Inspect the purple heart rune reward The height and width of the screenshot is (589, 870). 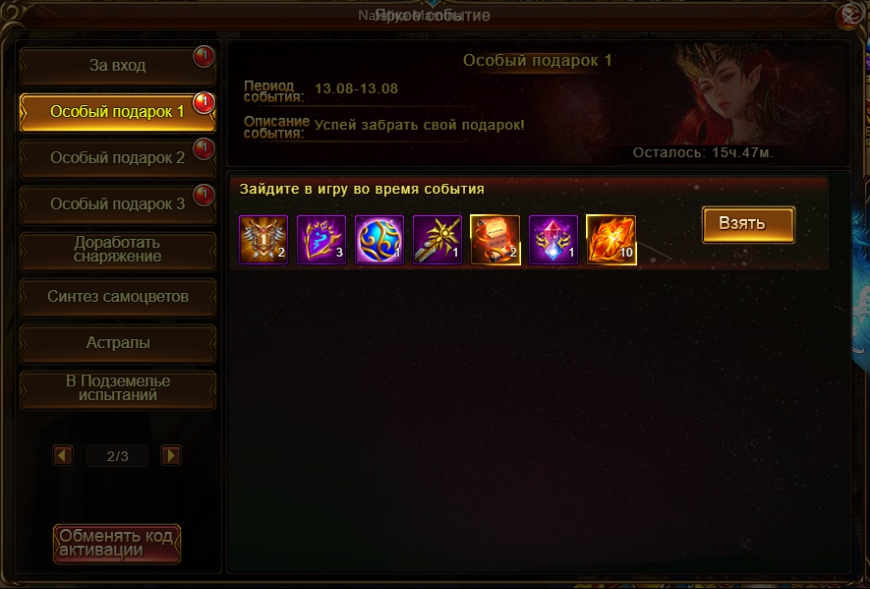pos(322,240)
